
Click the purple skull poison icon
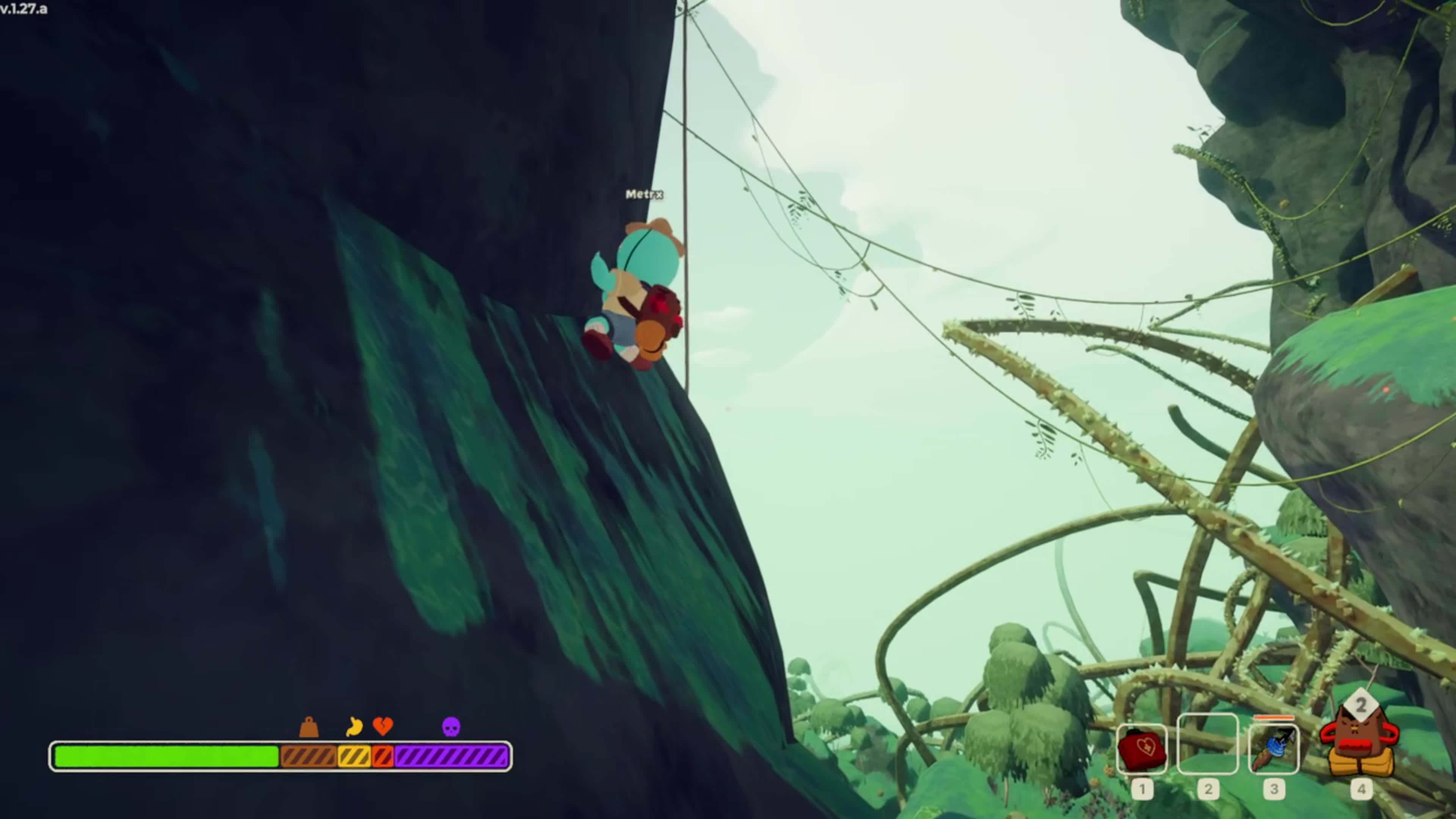[x=451, y=727]
